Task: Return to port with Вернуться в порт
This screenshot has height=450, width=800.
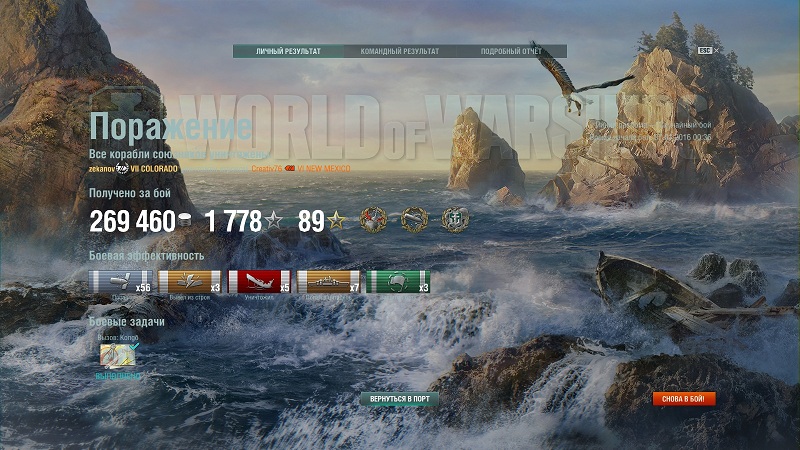Action: point(400,399)
